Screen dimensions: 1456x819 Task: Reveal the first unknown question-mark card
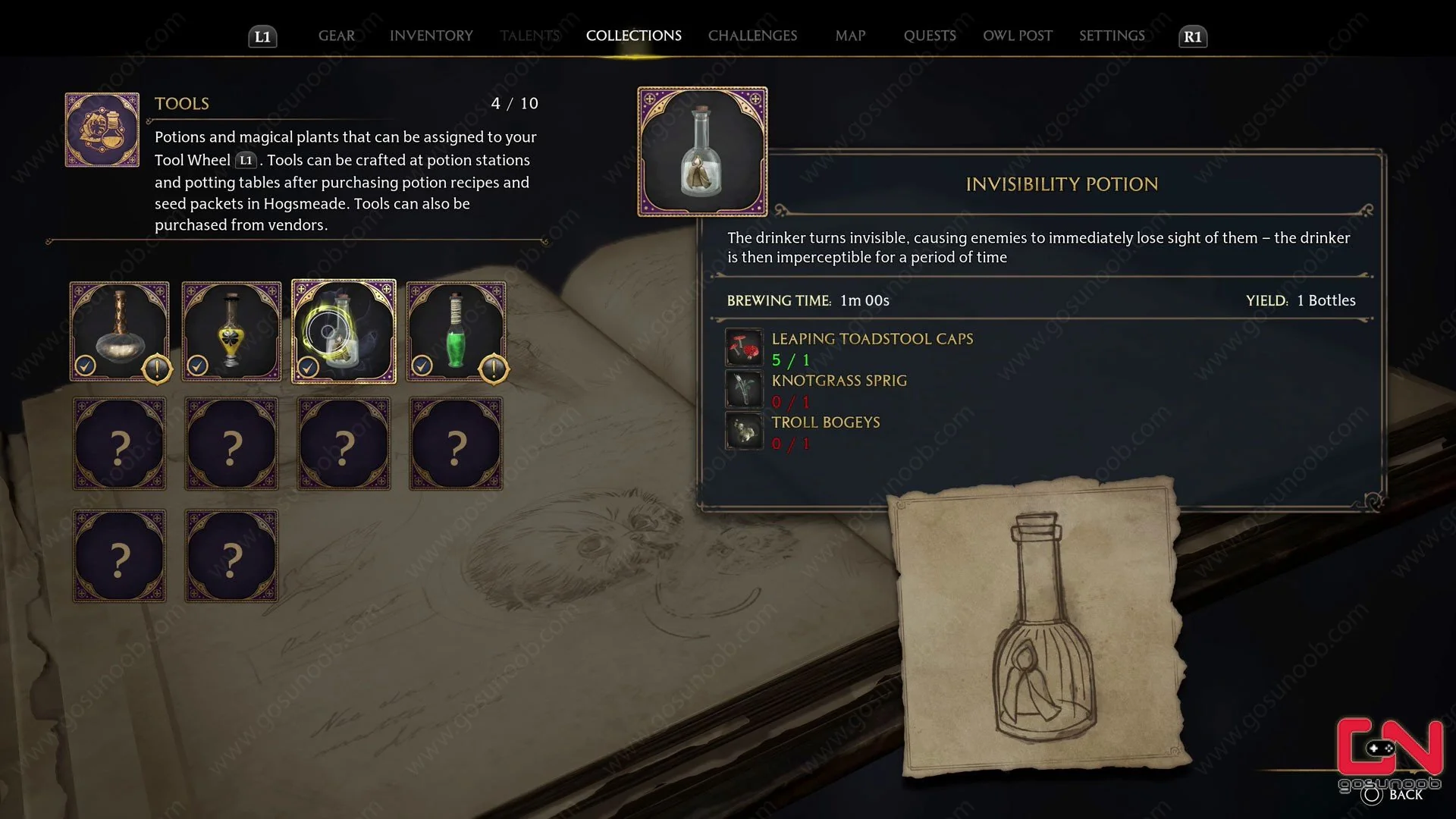(x=119, y=444)
